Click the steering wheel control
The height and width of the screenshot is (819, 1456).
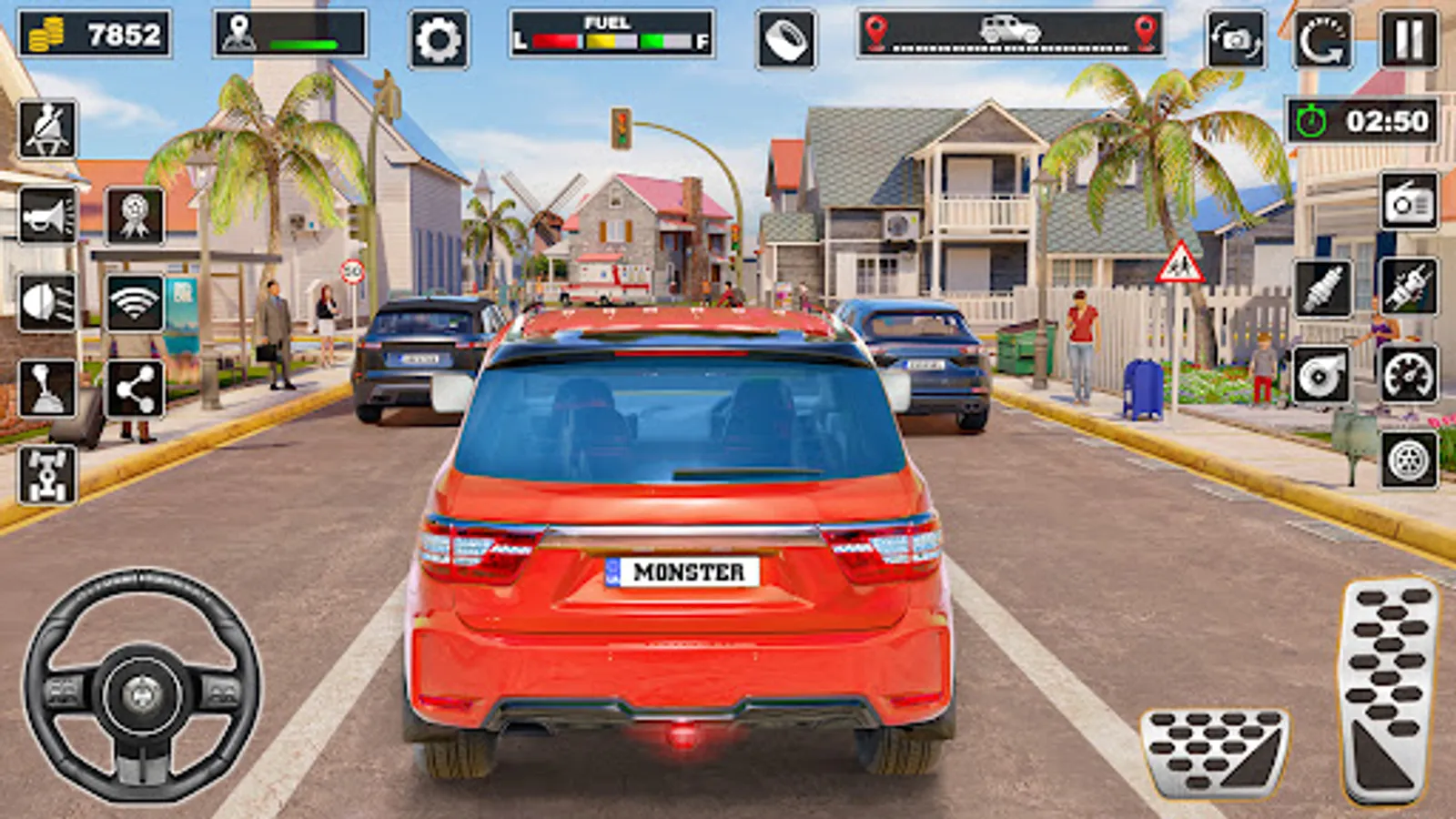[141, 687]
